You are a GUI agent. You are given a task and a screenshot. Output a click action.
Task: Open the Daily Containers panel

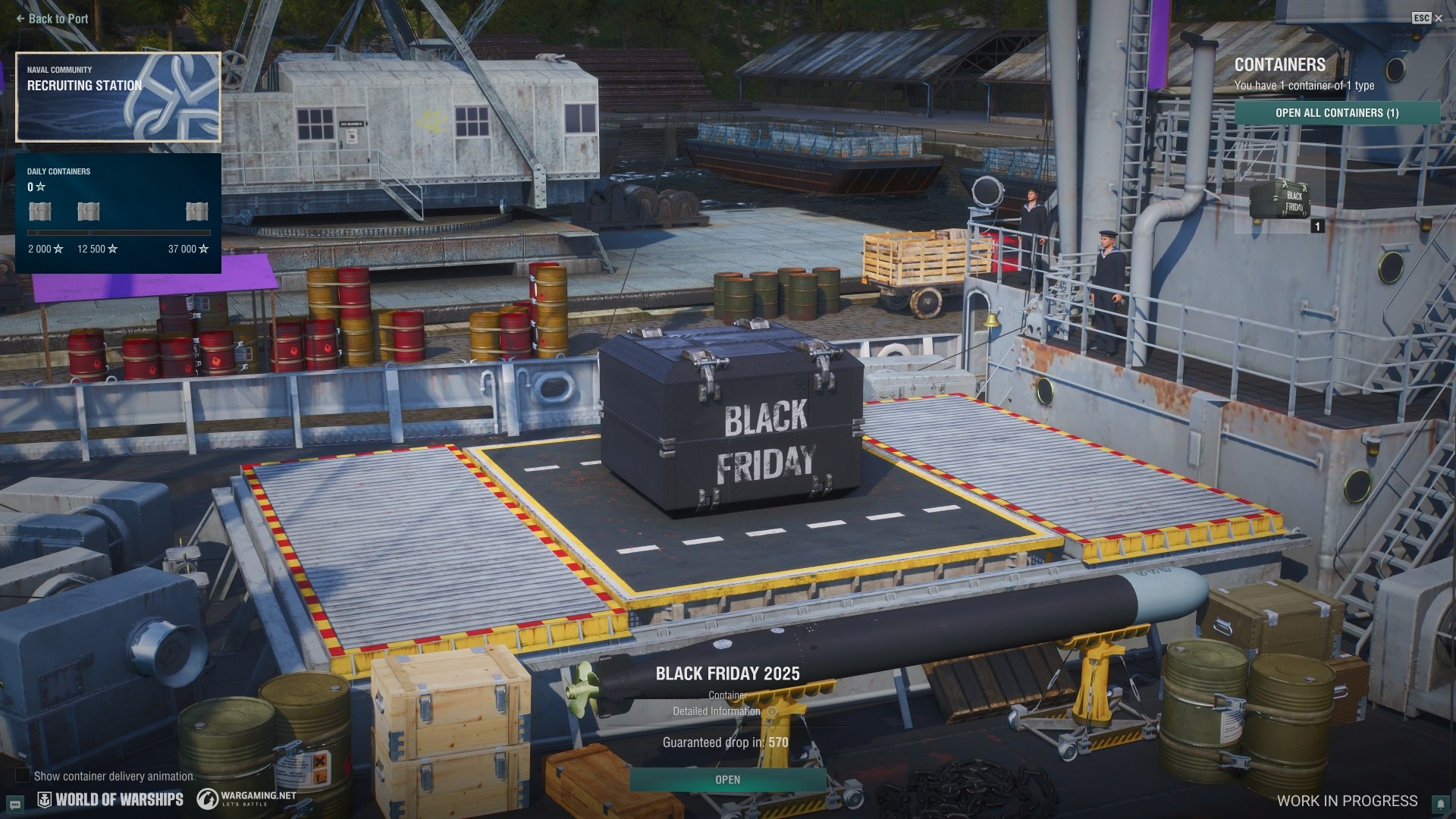click(118, 213)
